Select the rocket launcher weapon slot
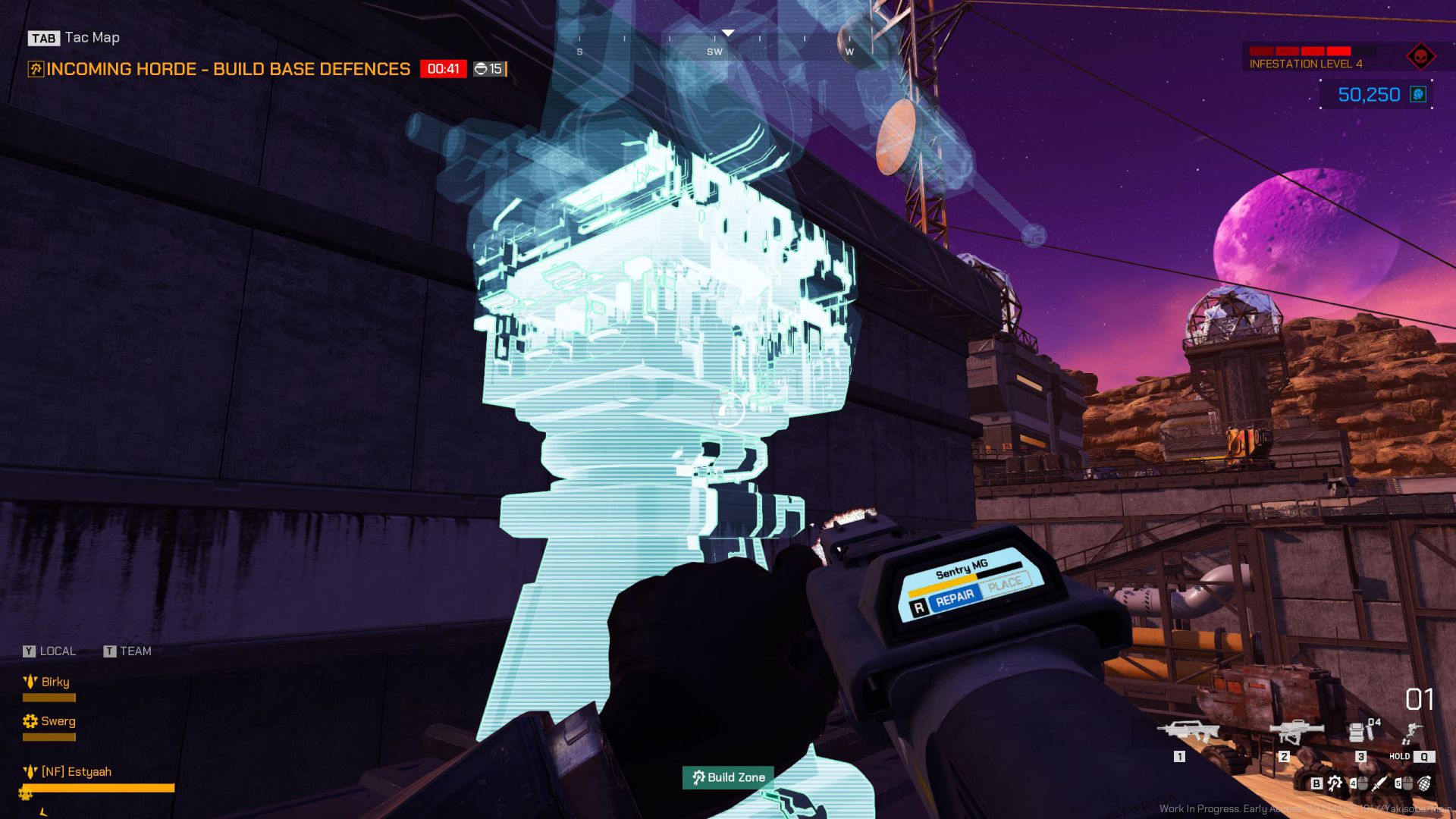This screenshot has height=819, width=1456. click(1296, 732)
